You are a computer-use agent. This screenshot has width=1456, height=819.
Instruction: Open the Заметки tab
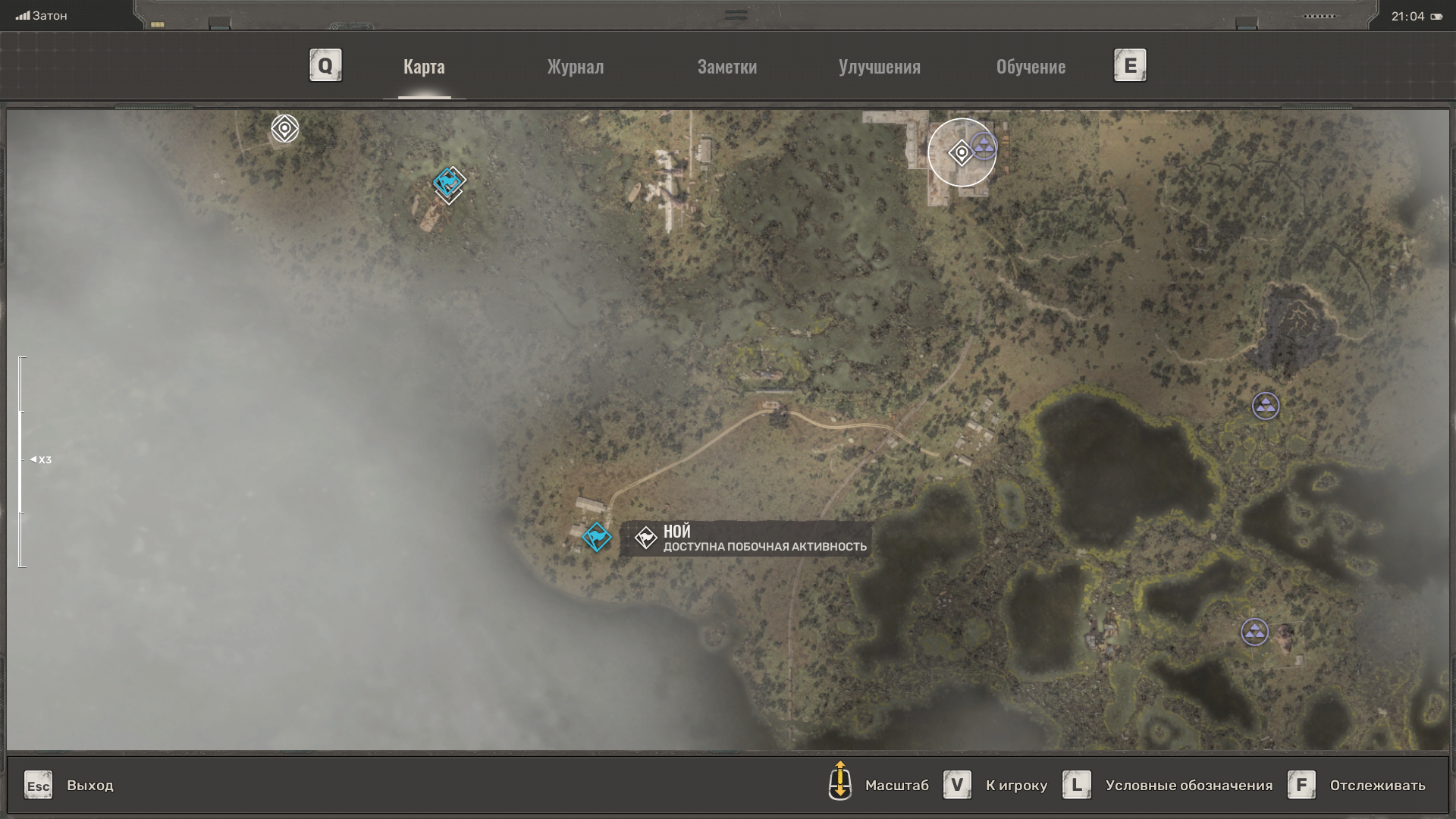(x=726, y=67)
